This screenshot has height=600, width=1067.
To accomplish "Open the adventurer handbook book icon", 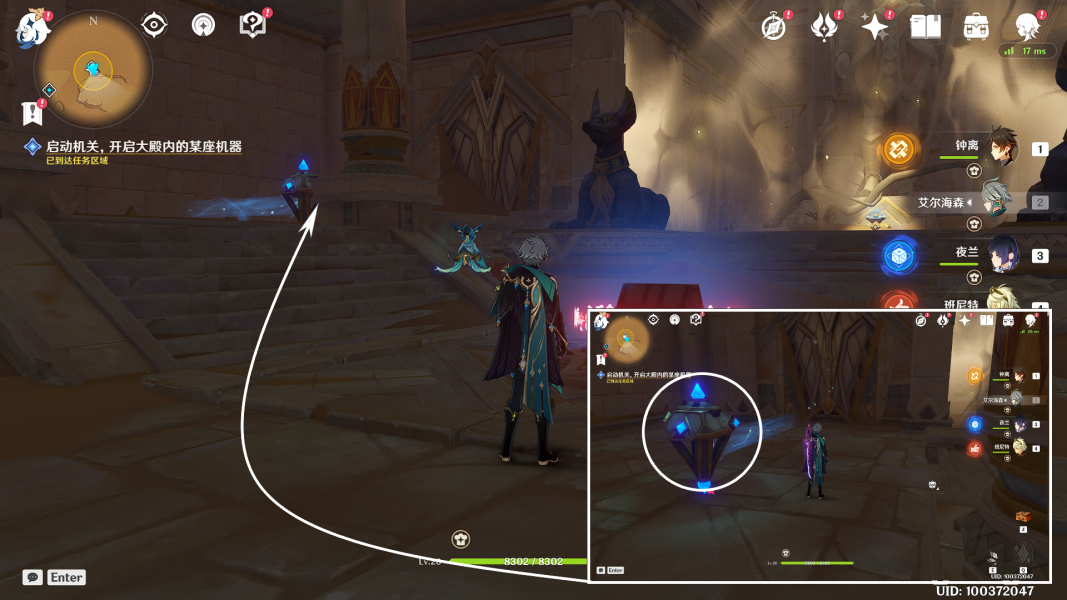I will 925,27.
